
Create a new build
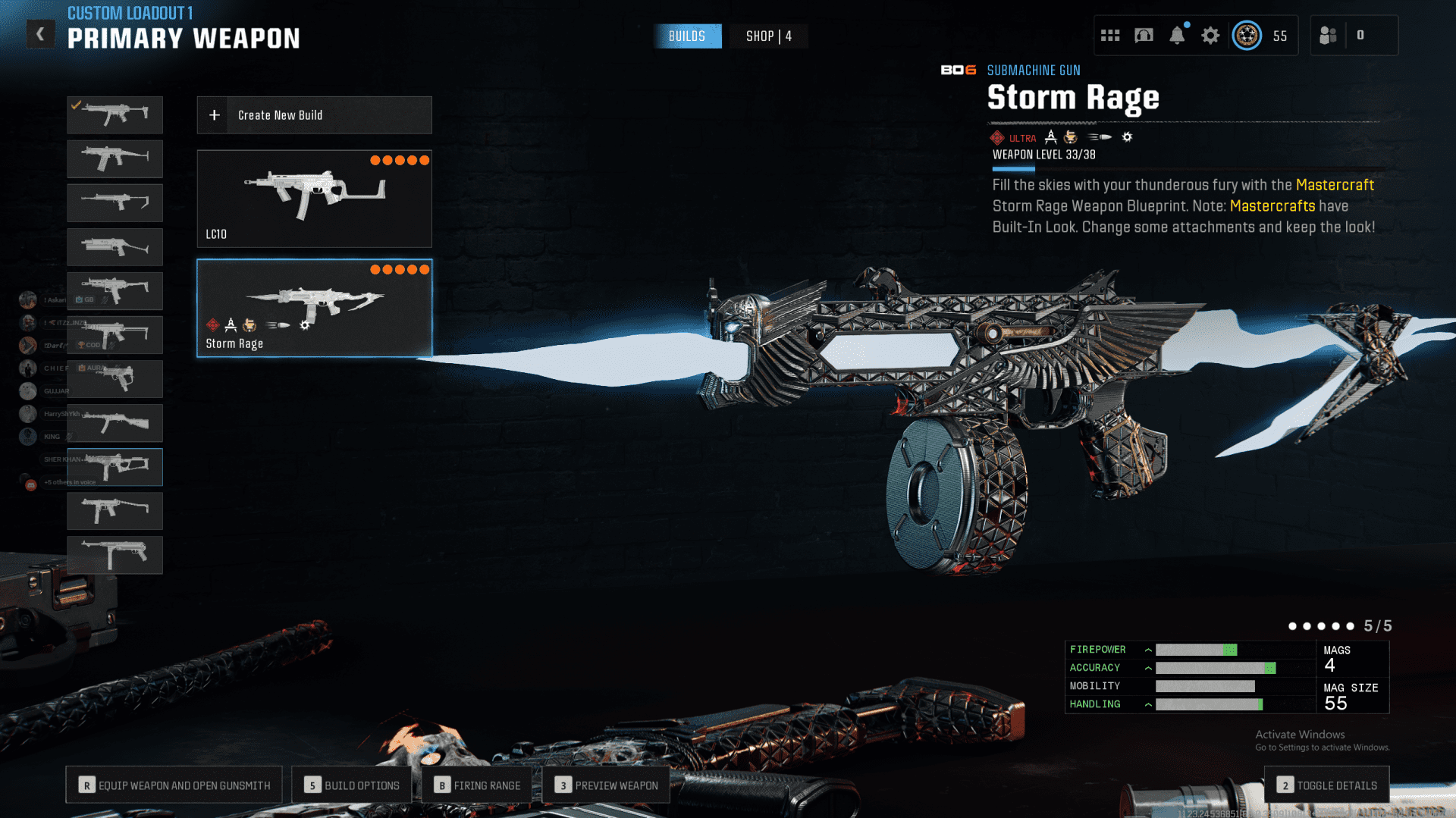pyautogui.click(x=314, y=115)
